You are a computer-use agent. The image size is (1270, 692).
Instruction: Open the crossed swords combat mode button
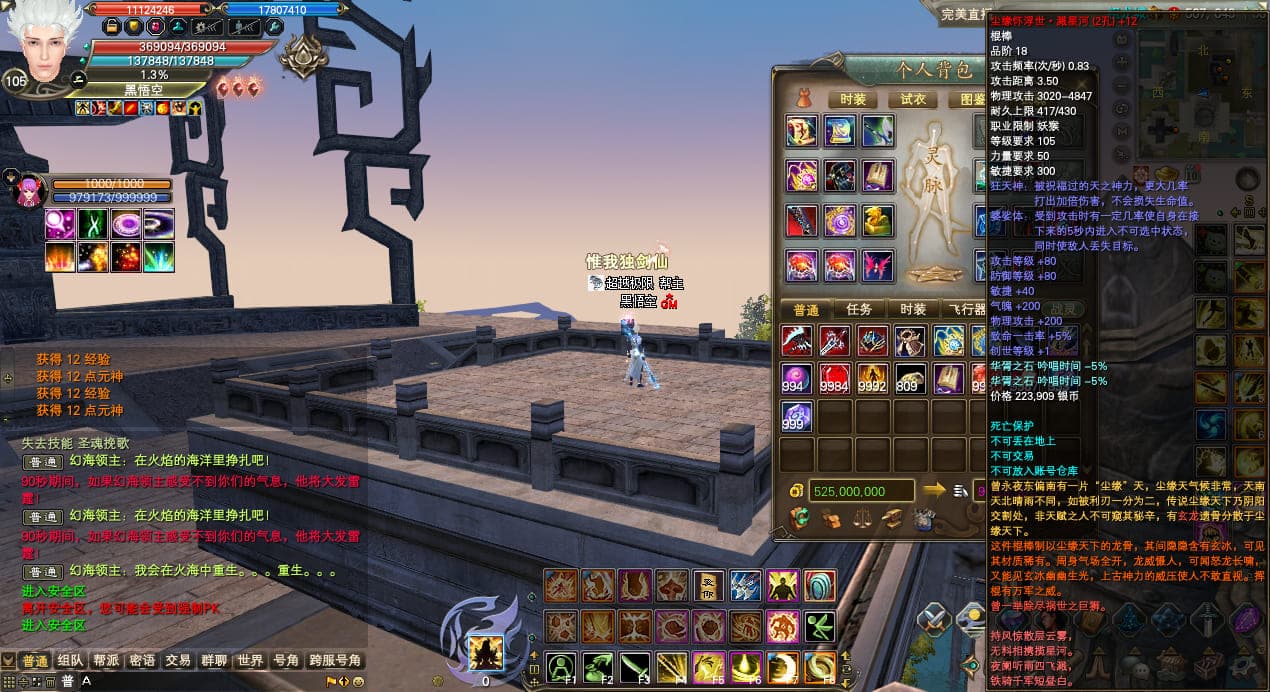point(935,620)
